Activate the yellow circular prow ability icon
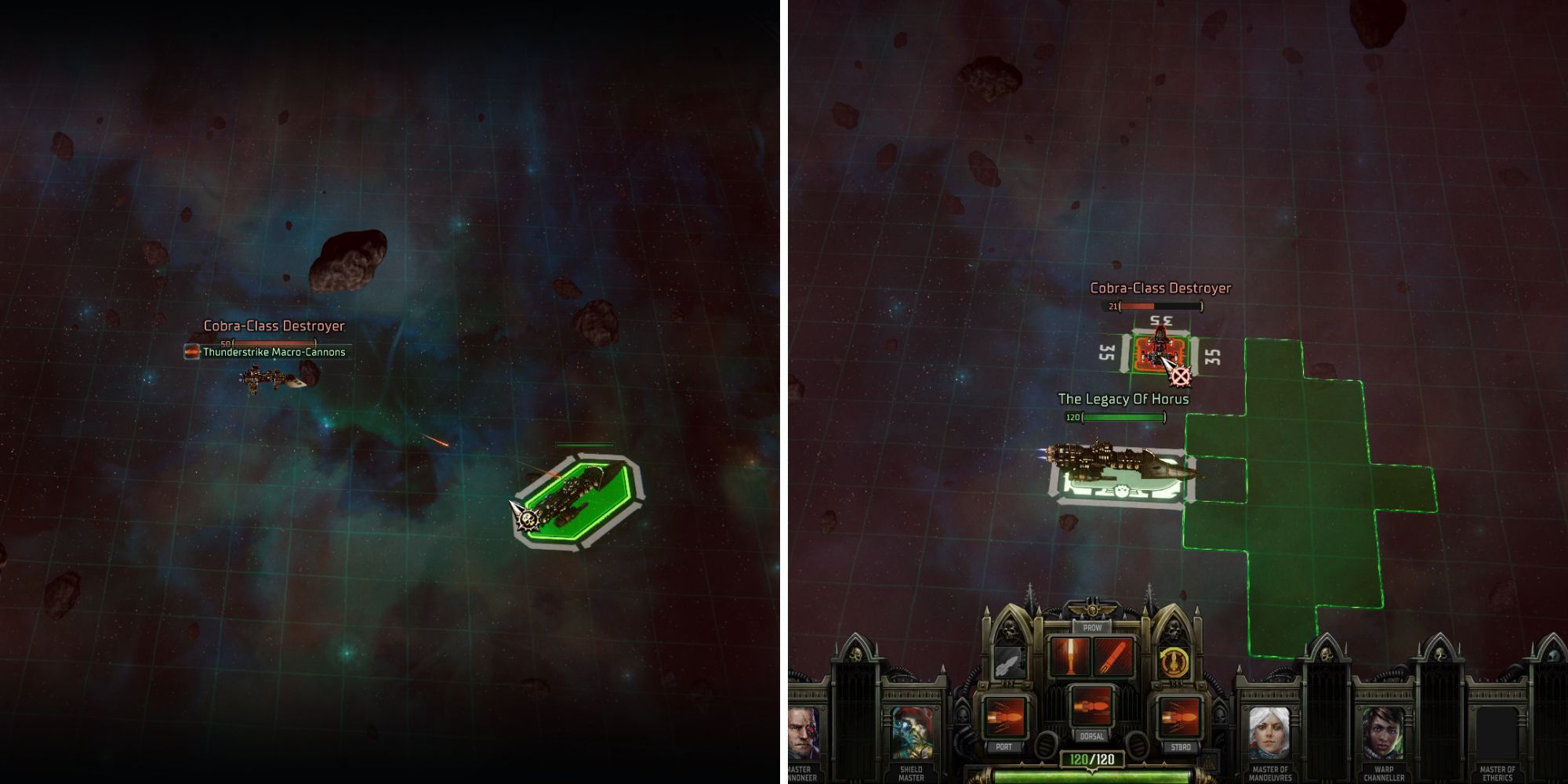Viewport: 1568px width, 784px height. click(x=1173, y=661)
